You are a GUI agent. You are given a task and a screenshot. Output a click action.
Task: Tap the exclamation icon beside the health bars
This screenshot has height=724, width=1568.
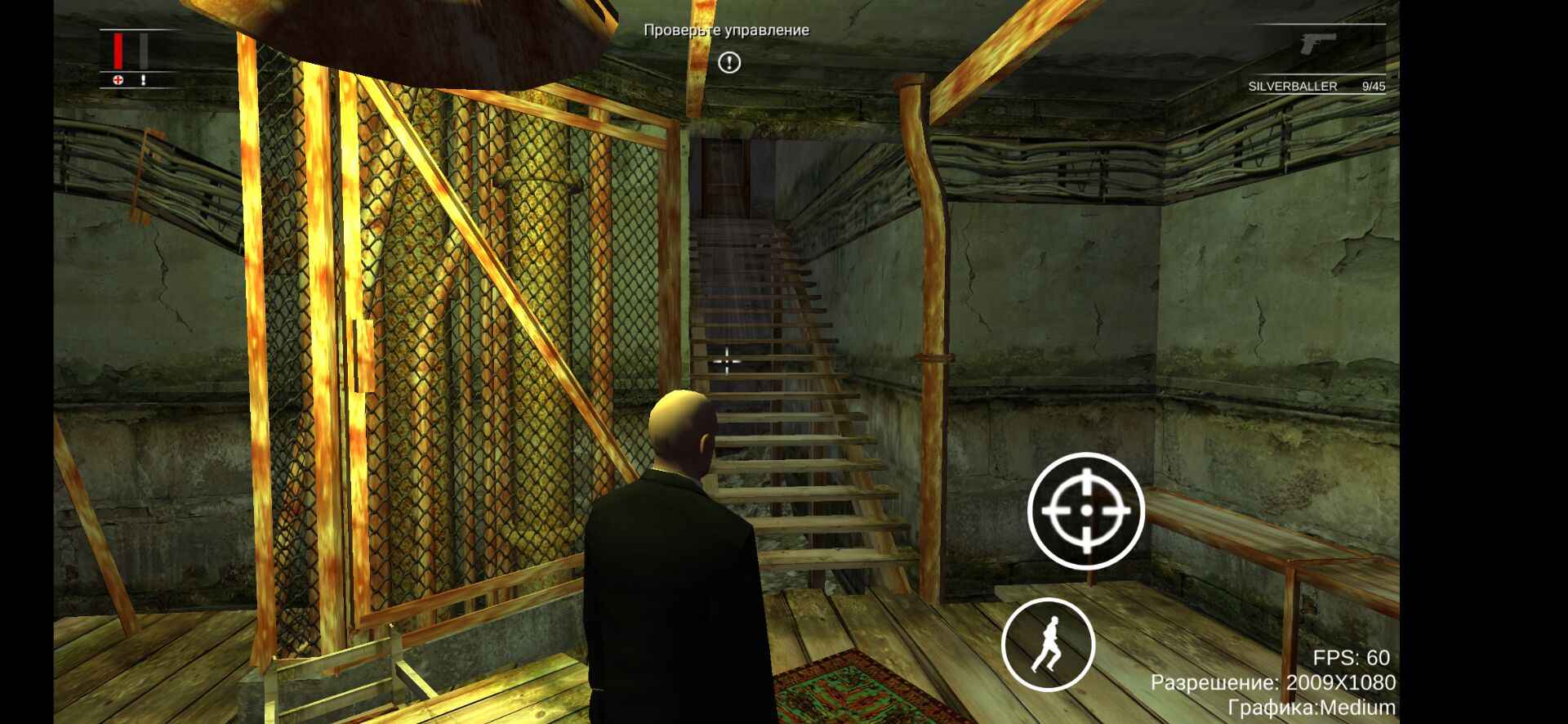tap(144, 81)
